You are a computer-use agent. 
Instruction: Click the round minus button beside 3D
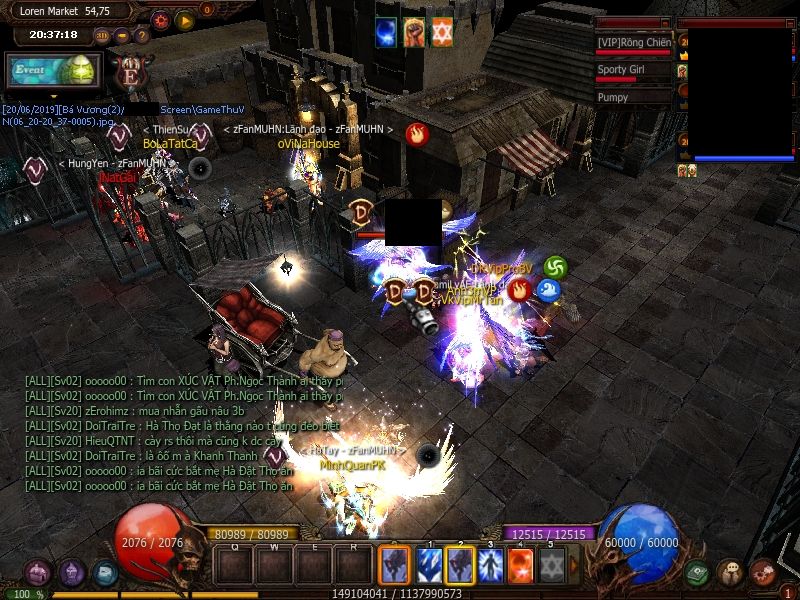pyautogui.click(x=122, y=36)
